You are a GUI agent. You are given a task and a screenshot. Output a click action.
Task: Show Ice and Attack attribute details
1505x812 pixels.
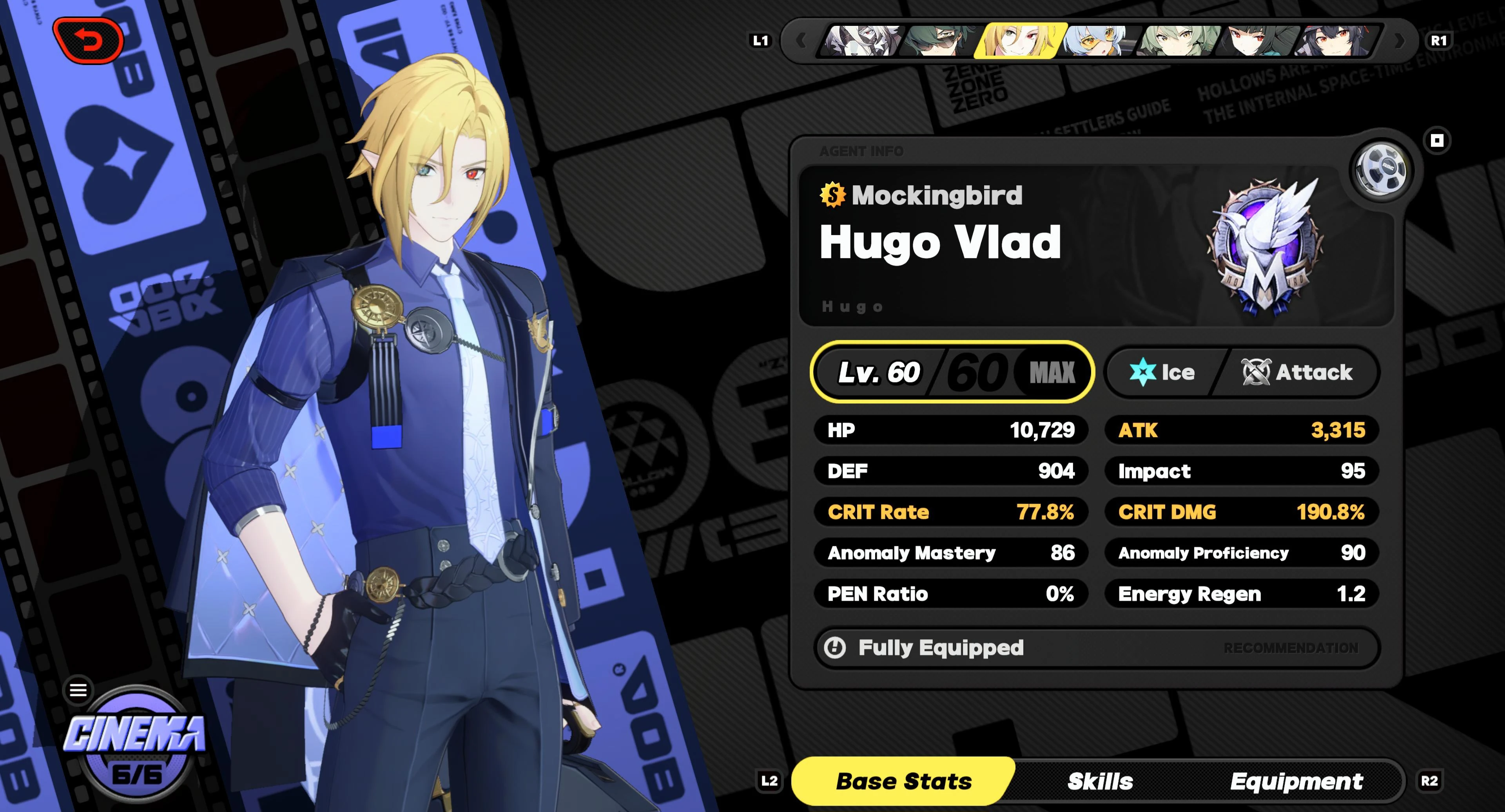[1242, 372]
